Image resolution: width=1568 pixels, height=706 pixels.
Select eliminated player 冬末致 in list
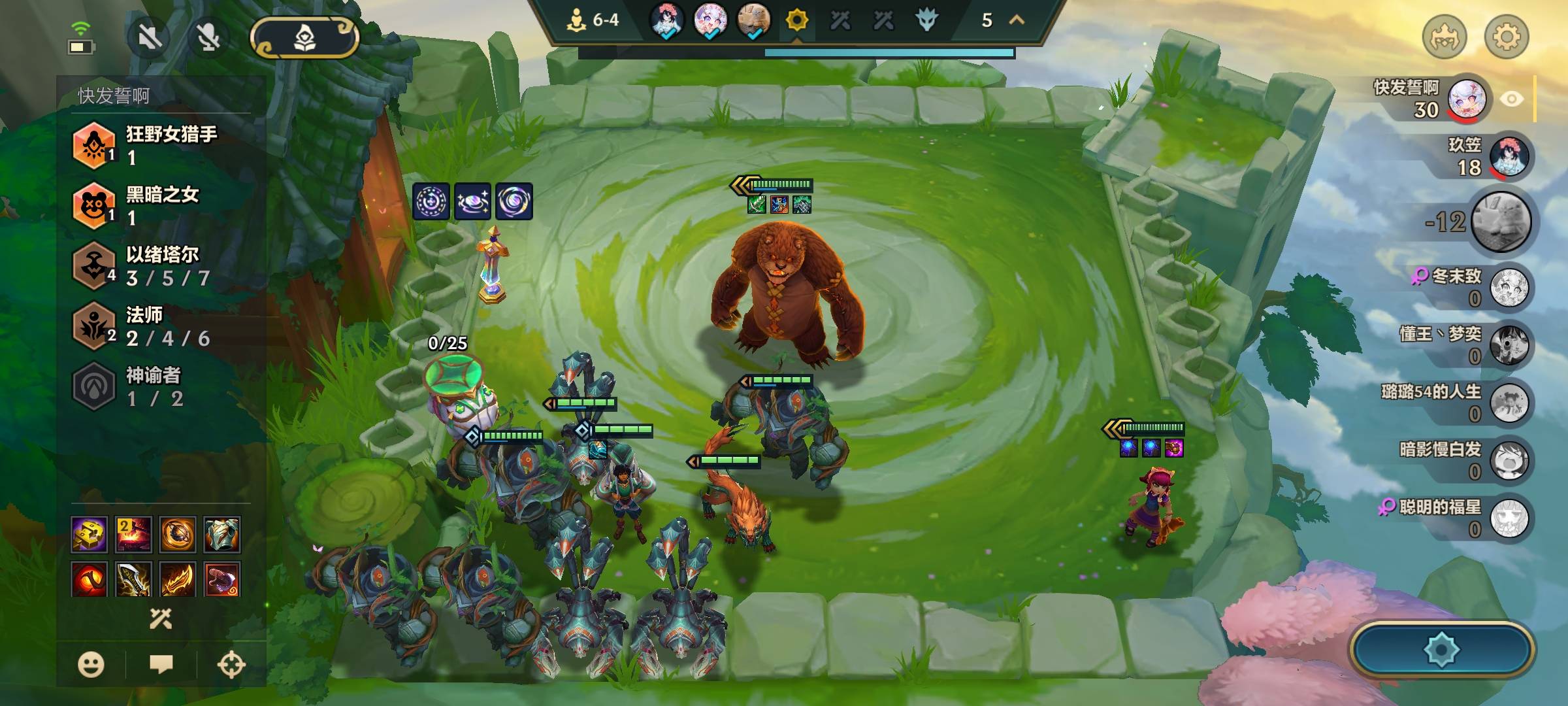[x=1509, y=287]
